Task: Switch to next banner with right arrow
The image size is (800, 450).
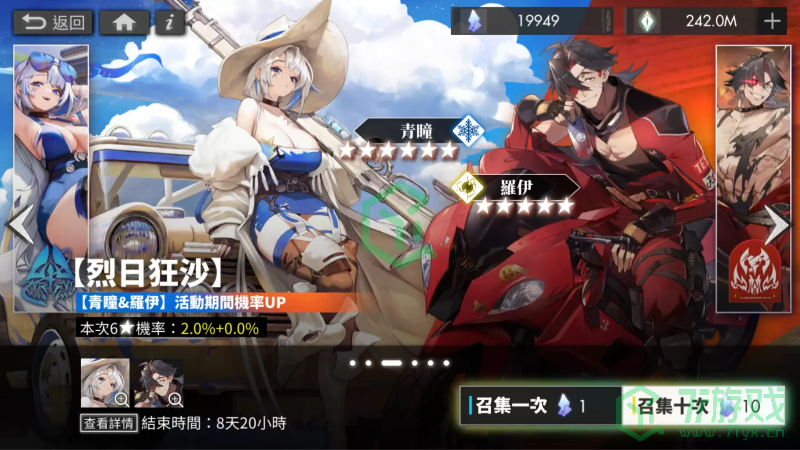Action: [777, 225]
